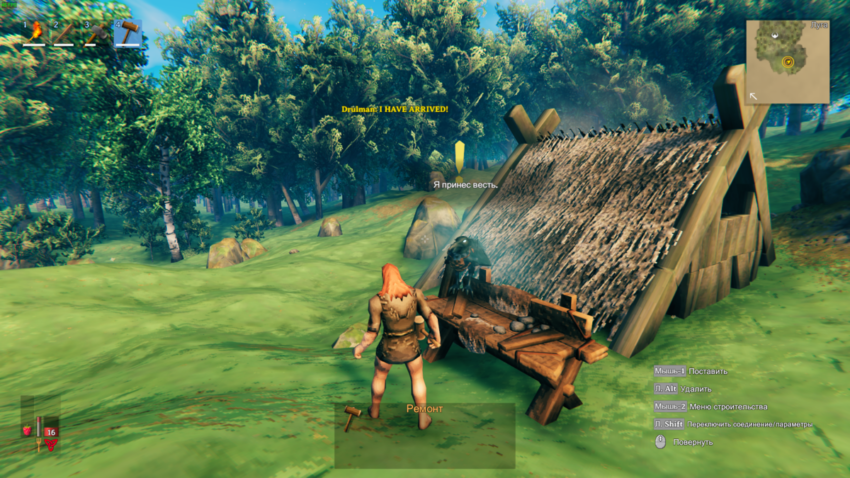Select the torch in hotbar slot 1
The image size is (850, 478).
[x=37, y=32]
